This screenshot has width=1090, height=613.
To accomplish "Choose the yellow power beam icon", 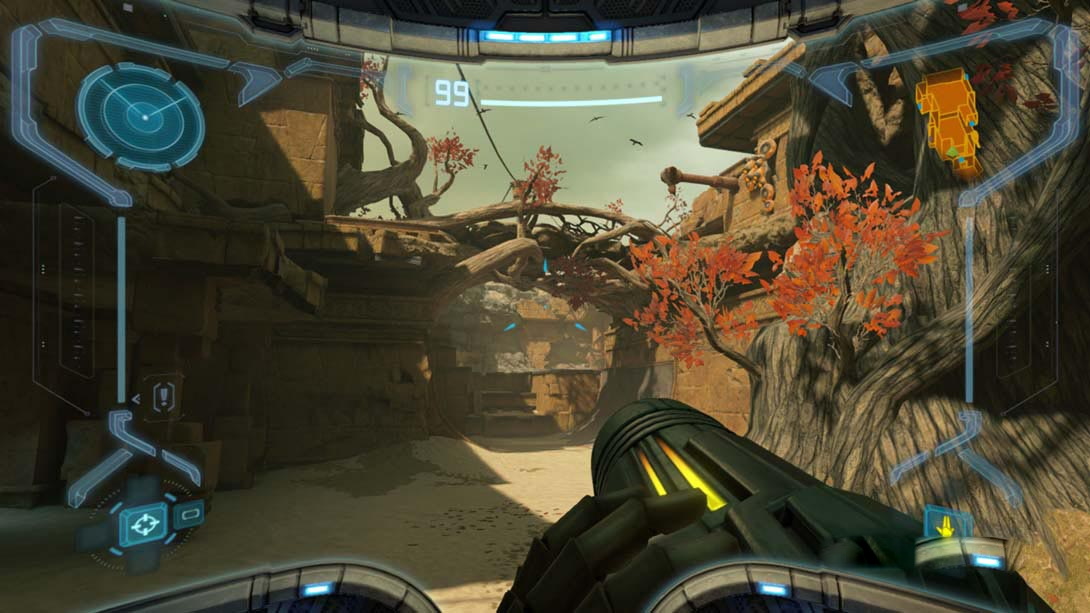I will [945, 523].
